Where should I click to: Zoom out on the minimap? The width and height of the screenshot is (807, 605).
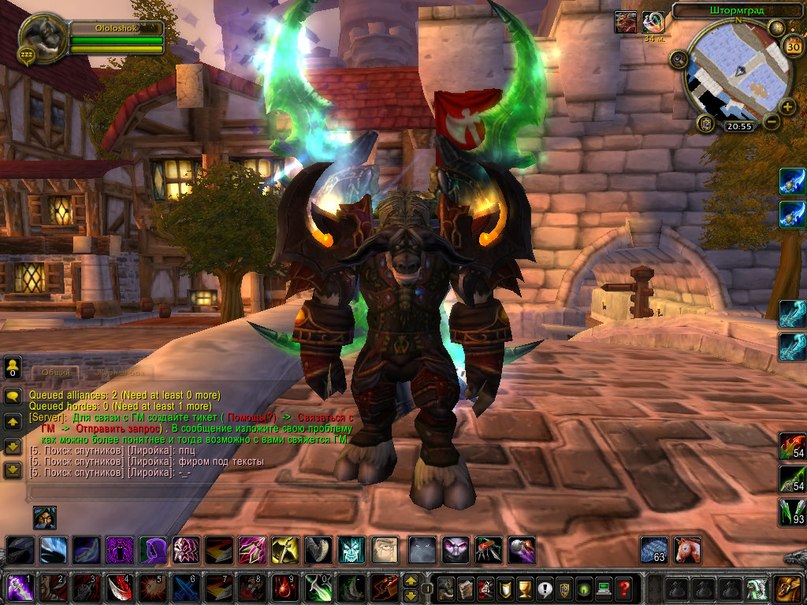point(772,121)
